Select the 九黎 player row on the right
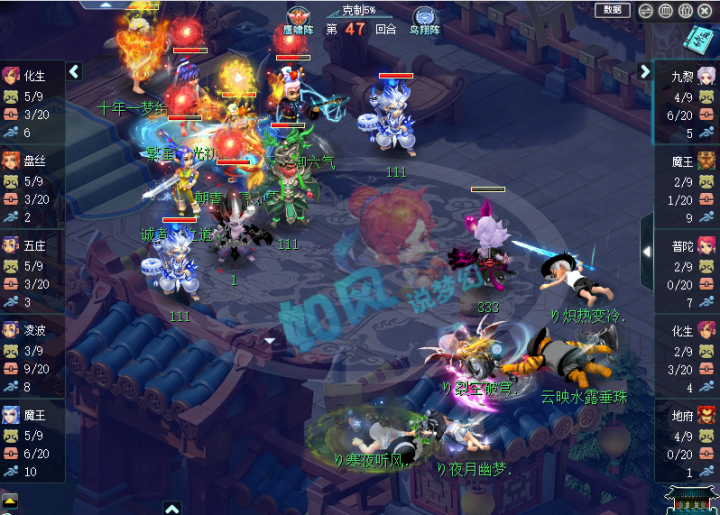Screen dimensions: 720x515 [x=688, y=102]
